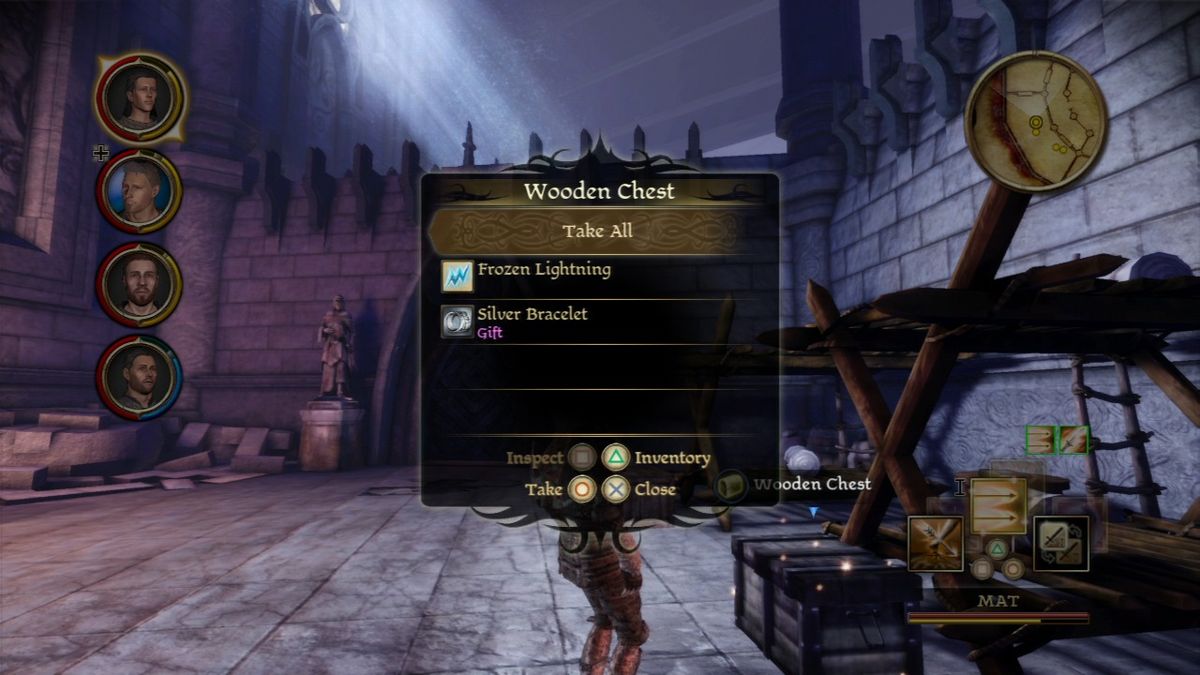Choose the party portrait with blue background
The image size is (1200, 675).
[138, 190]
